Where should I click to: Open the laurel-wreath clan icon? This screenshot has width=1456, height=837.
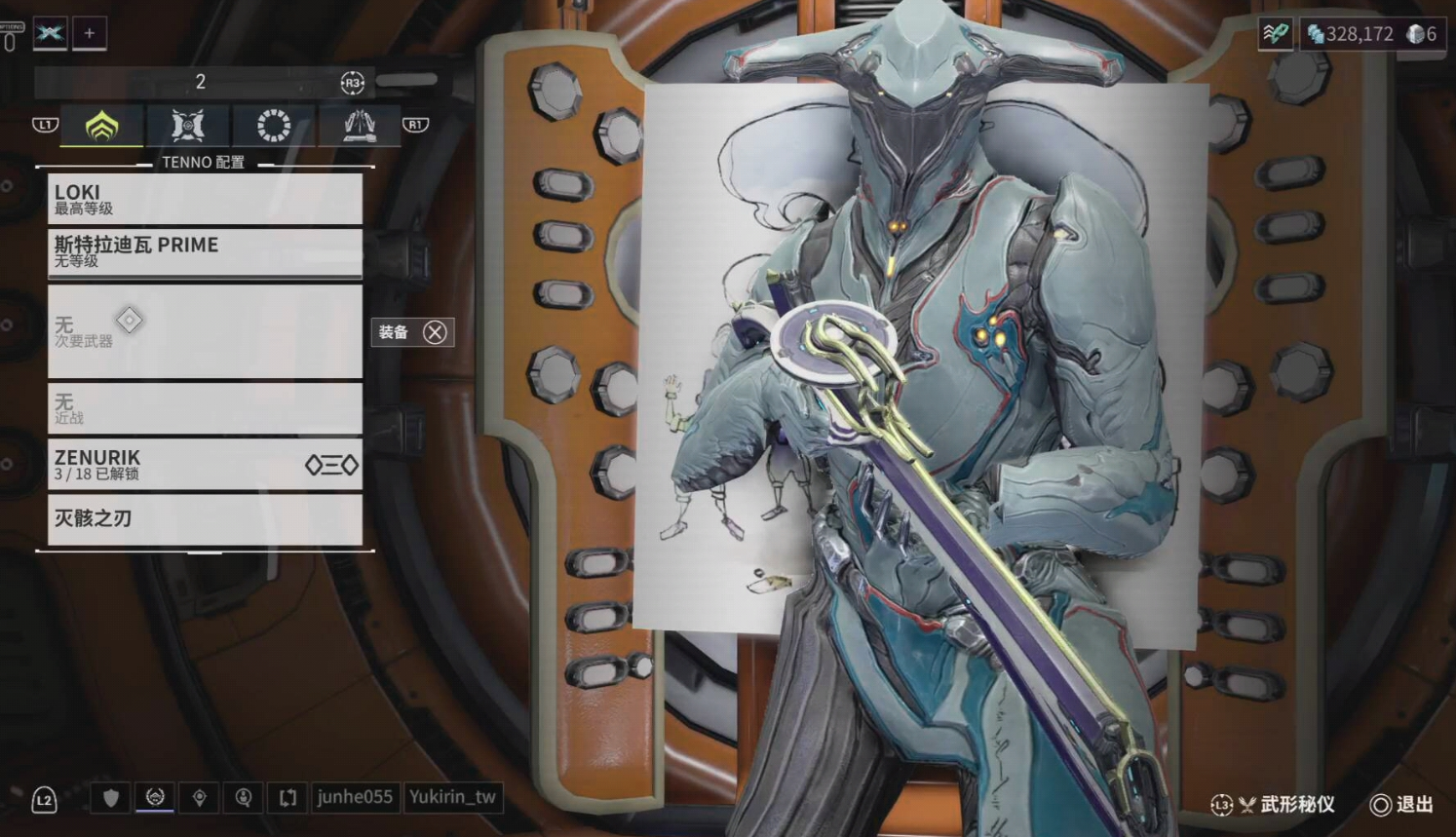click(155, 798)
